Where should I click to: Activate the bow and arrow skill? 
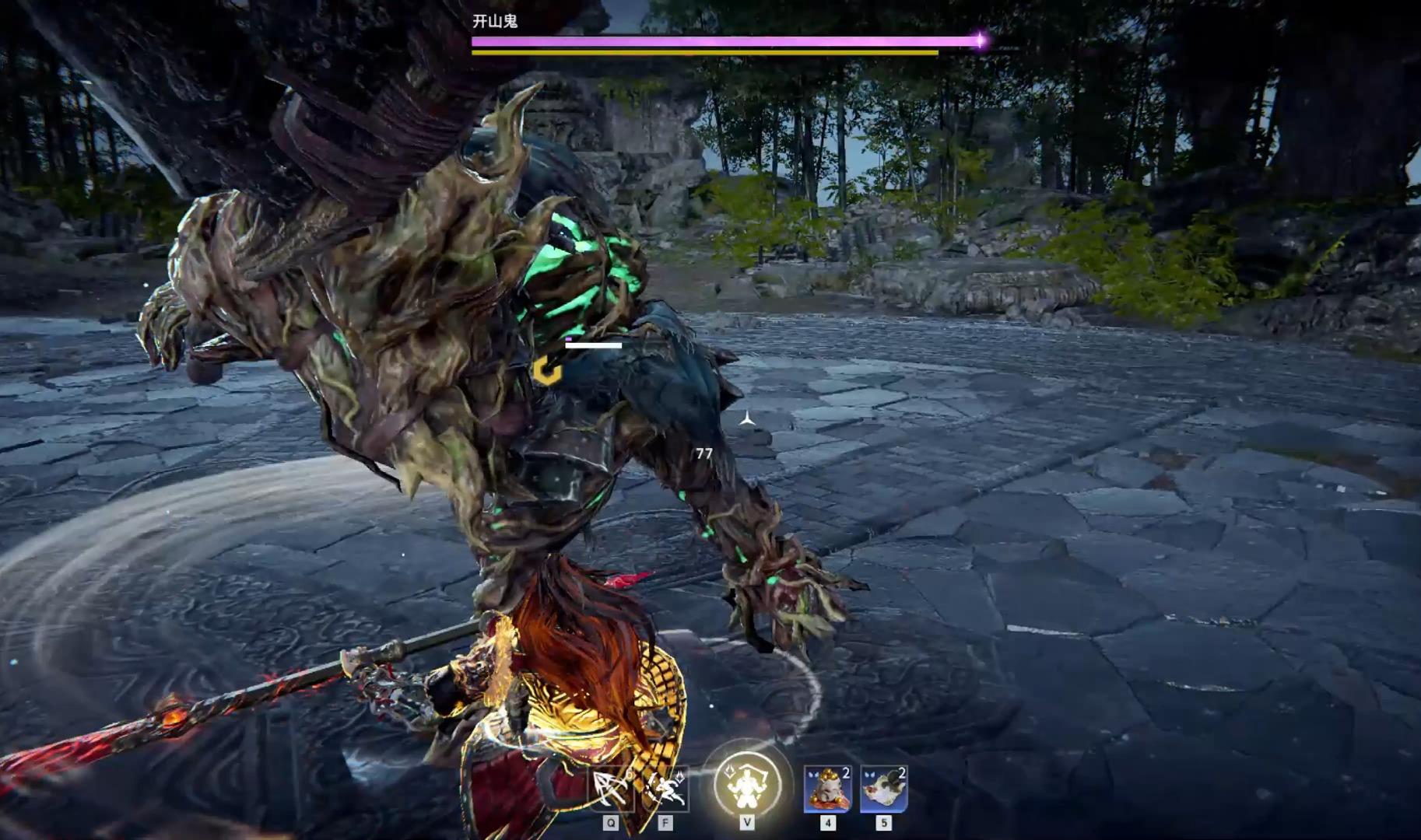pyautogui.click(x=611, y=789)
